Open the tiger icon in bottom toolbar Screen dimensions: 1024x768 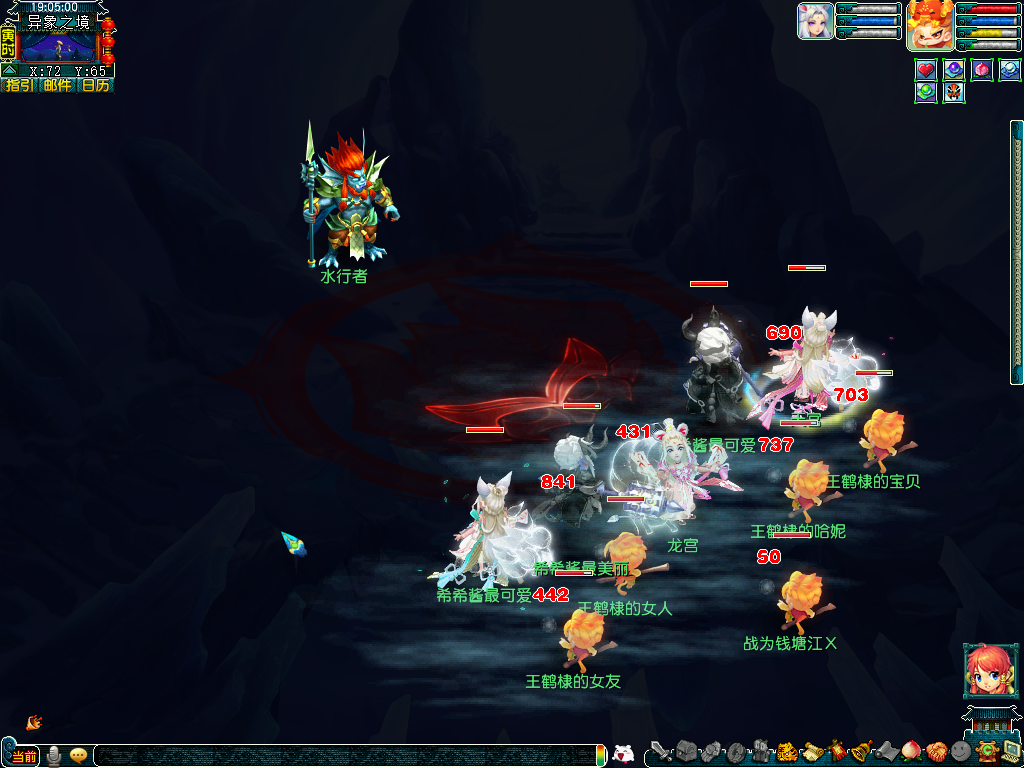[x=786, y=752]
